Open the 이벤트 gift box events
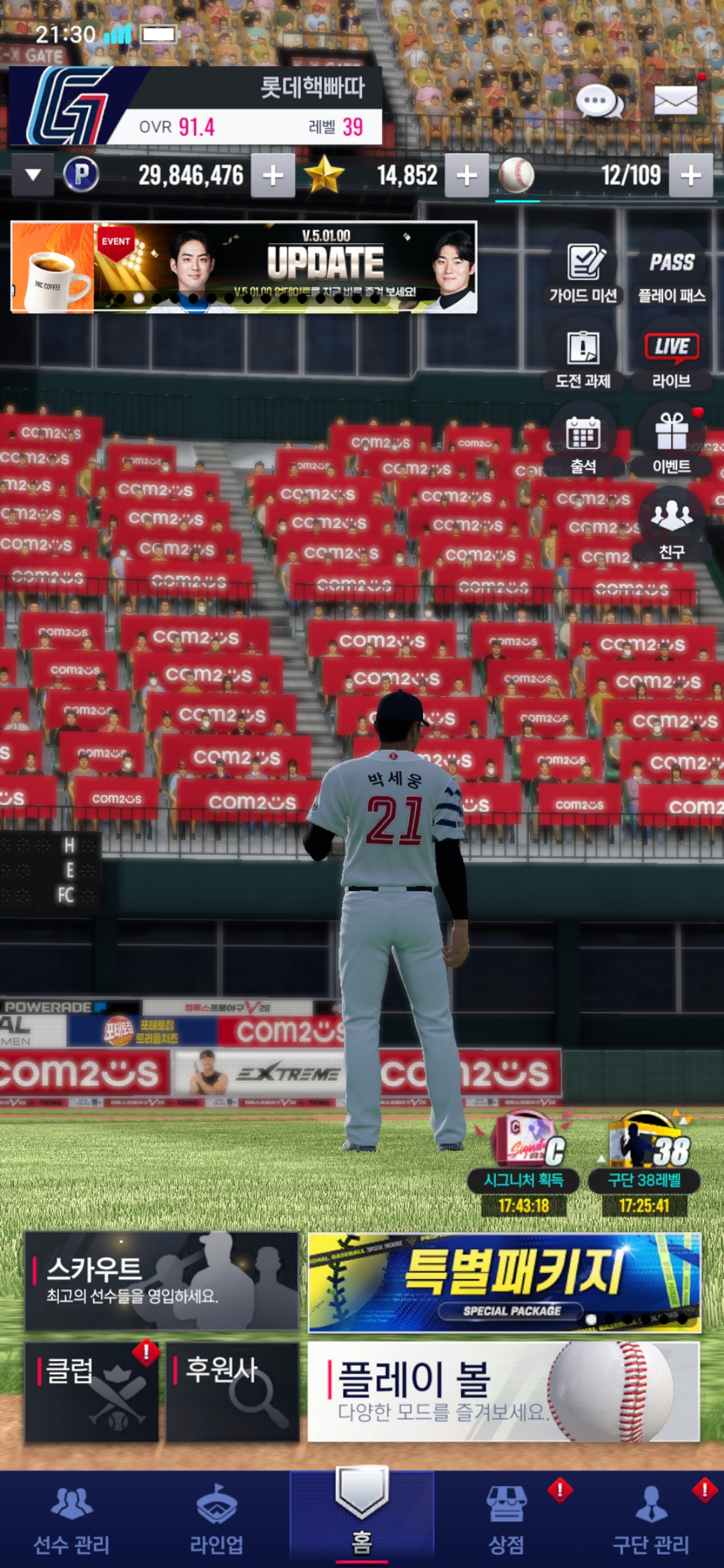 pos(672,441)
